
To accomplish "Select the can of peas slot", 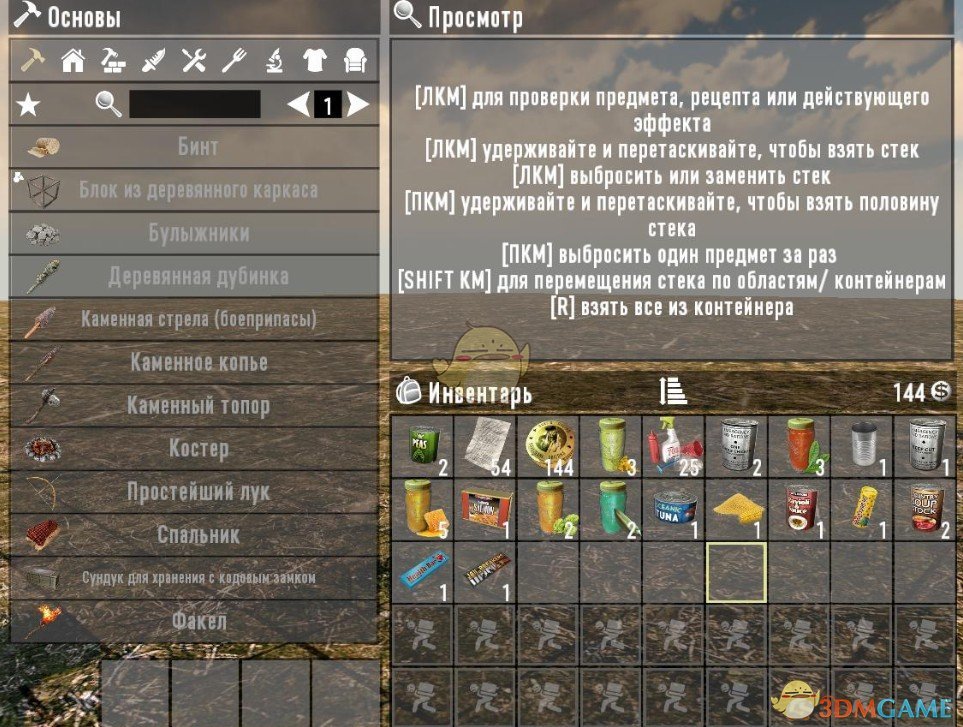I will (x=423, y=445).
